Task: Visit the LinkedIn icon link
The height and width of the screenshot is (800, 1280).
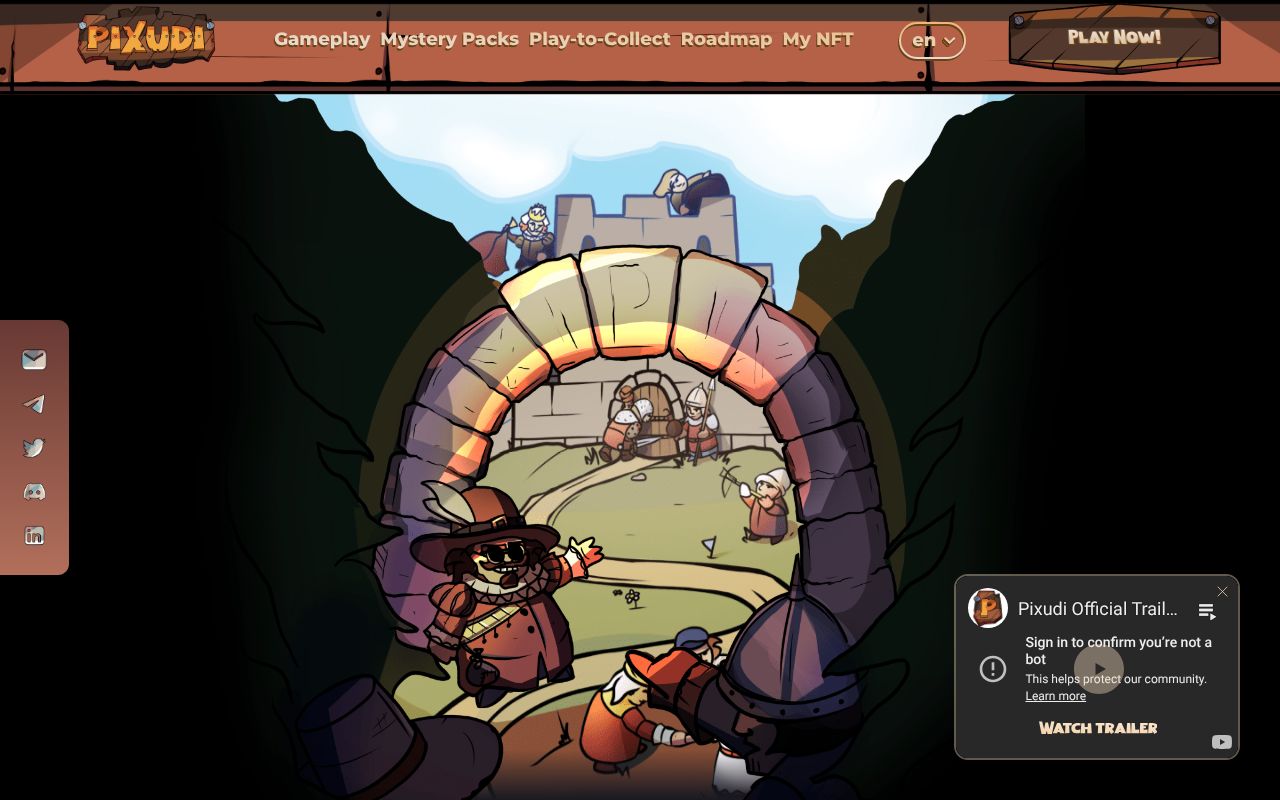Action: 34,536
